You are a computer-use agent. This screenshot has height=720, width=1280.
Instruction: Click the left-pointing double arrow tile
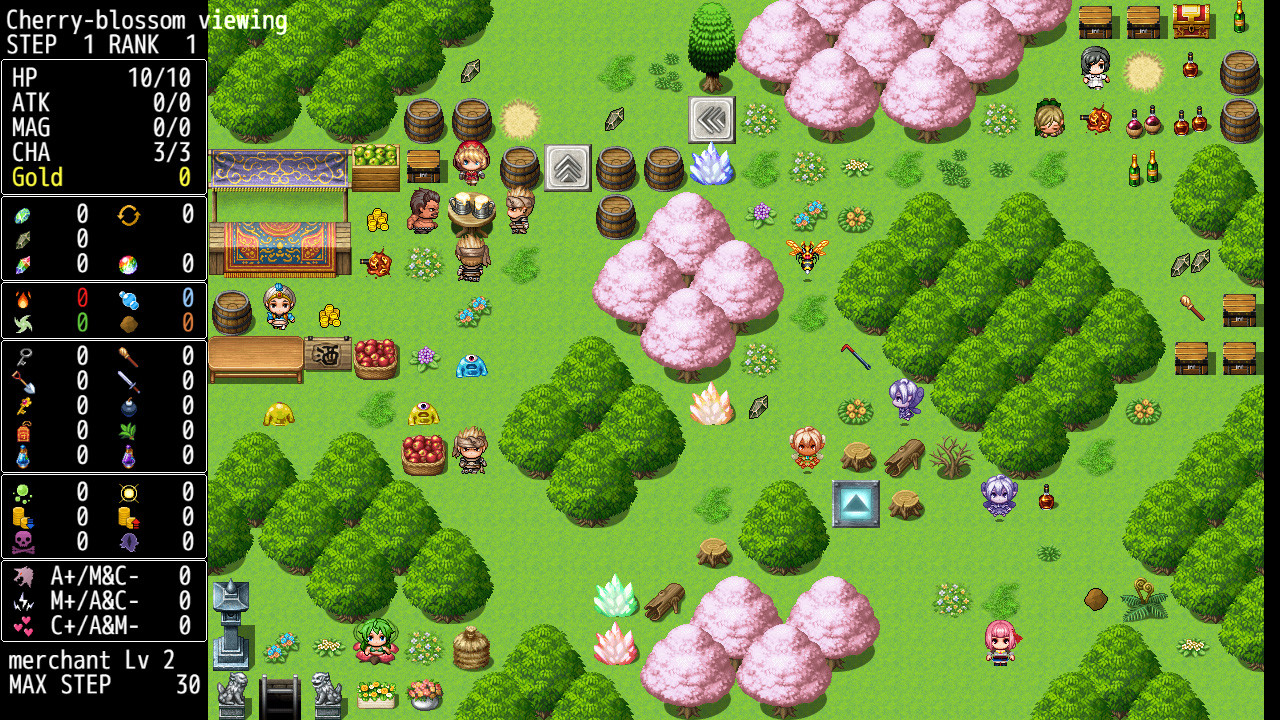(710, 119)
